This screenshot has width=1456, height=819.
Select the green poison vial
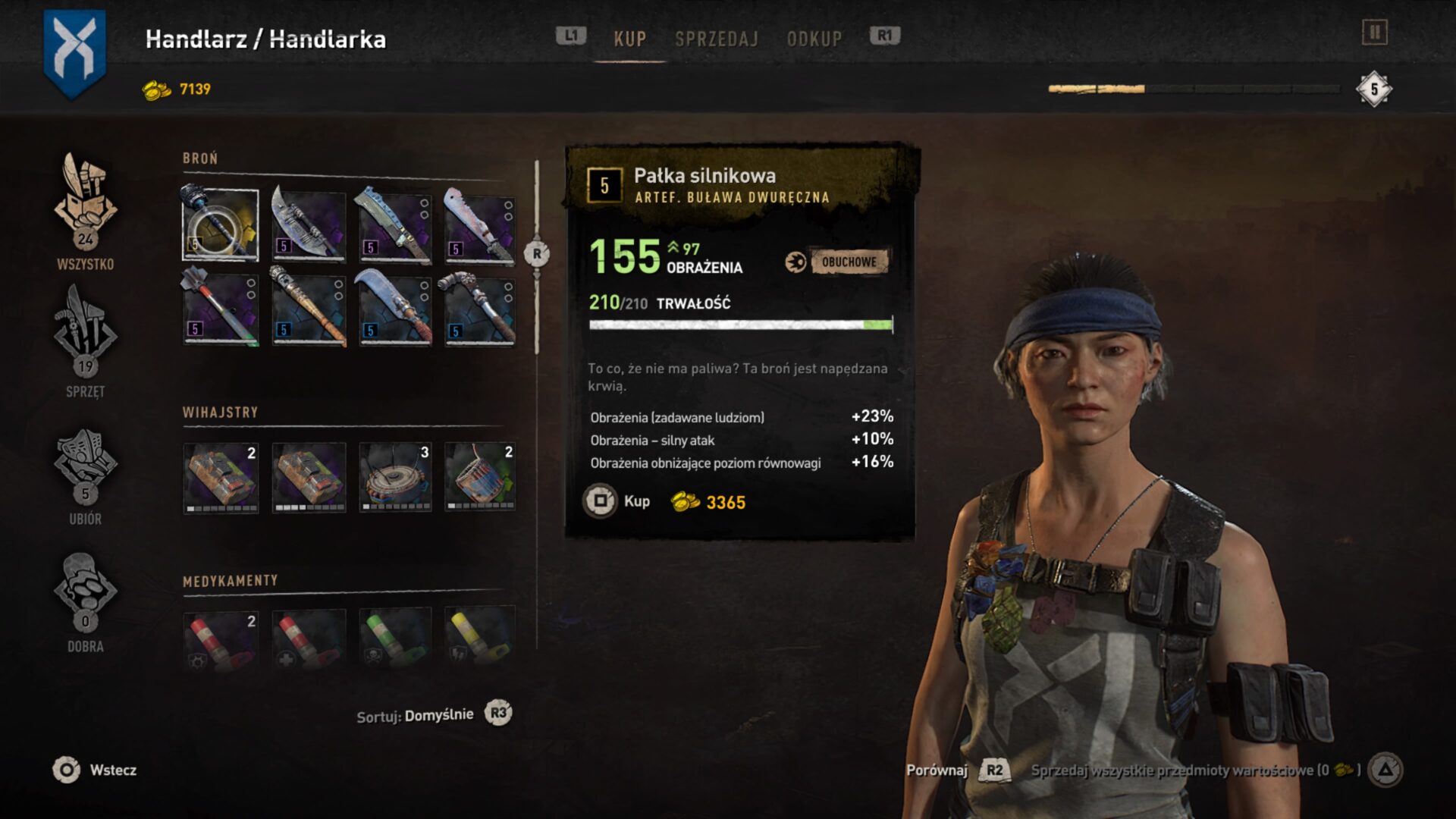[x=395, y=639]
